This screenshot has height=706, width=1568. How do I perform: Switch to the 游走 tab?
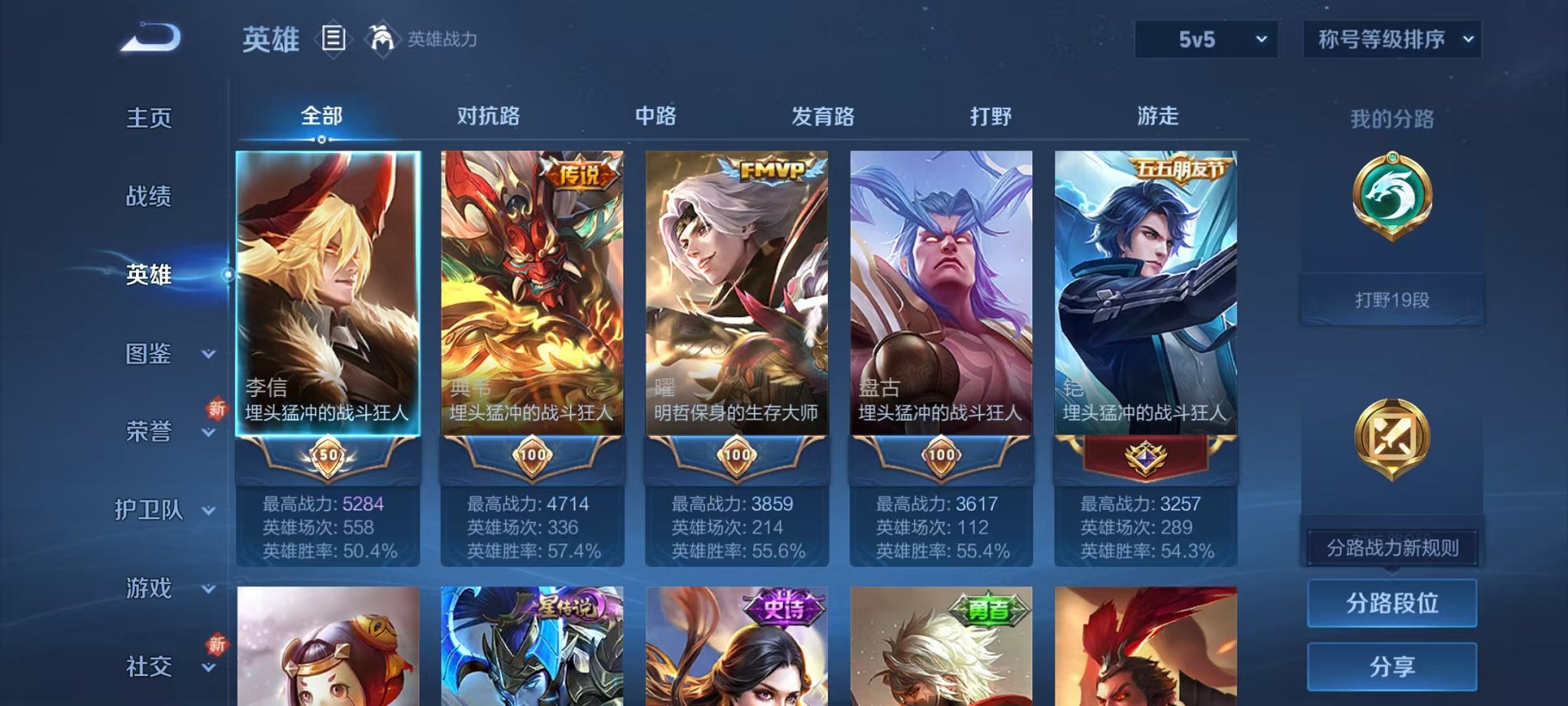coord(1158,117)
